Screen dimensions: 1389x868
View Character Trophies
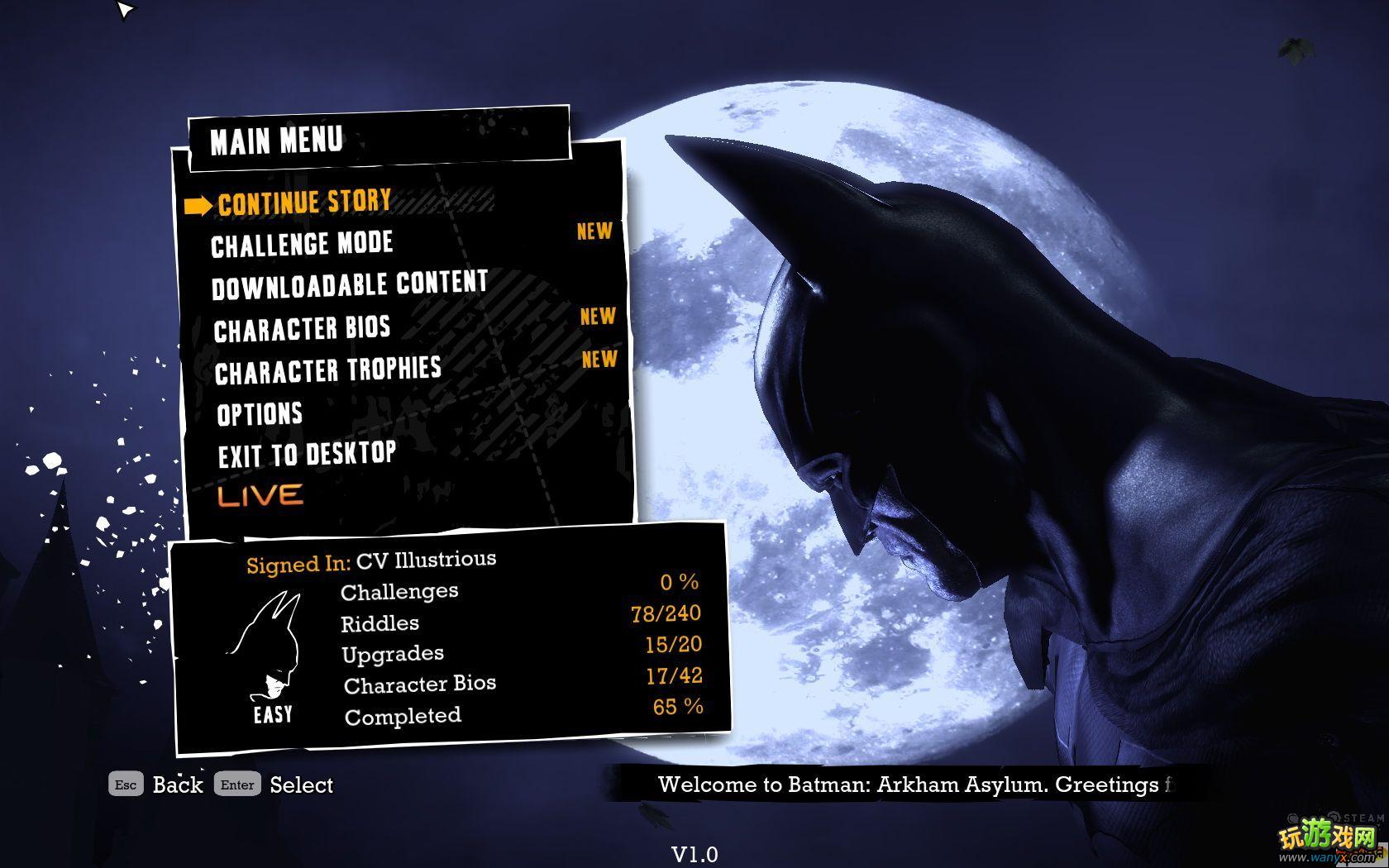327,371
